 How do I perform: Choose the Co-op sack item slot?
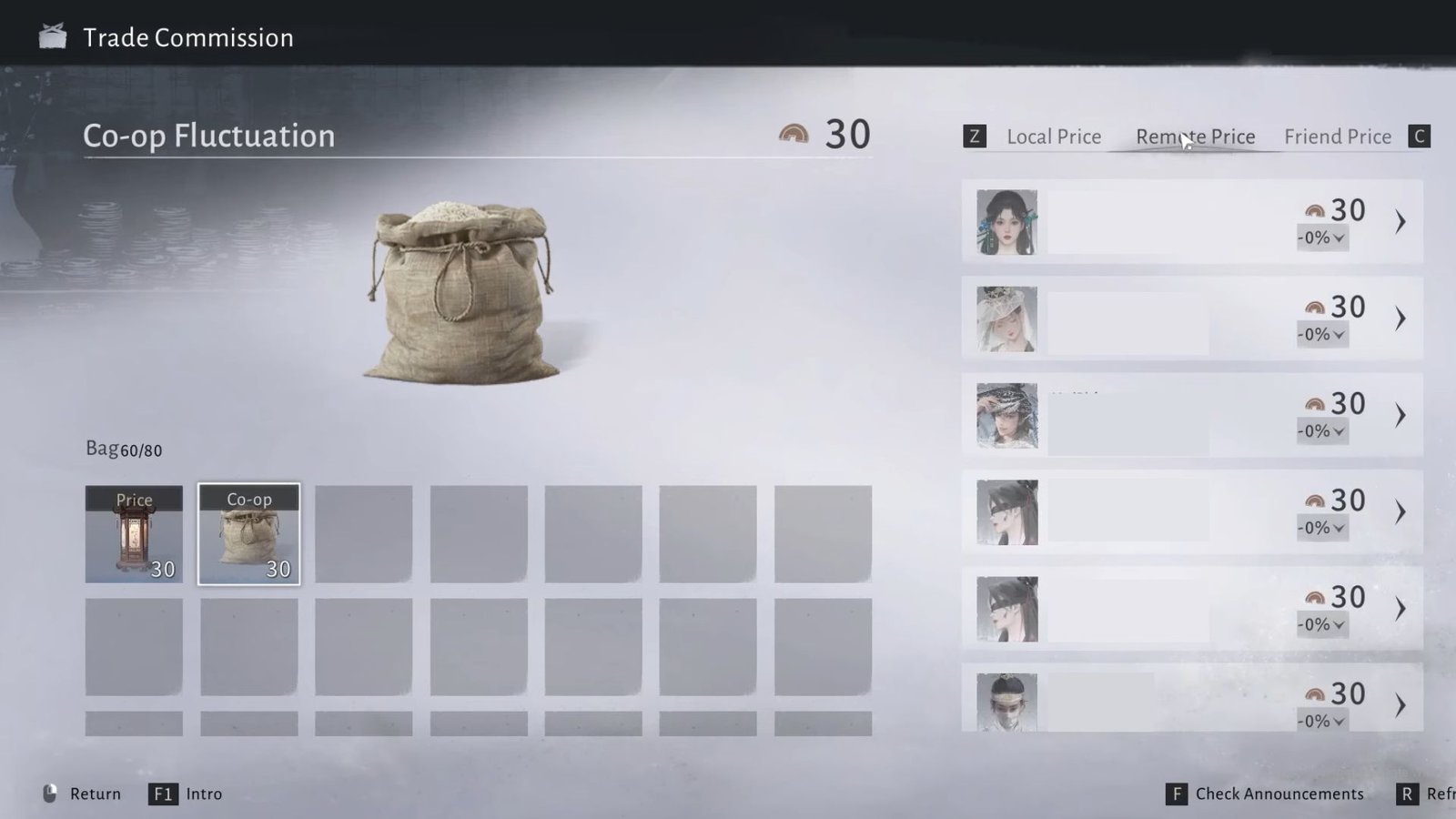(x=248, y=534)
